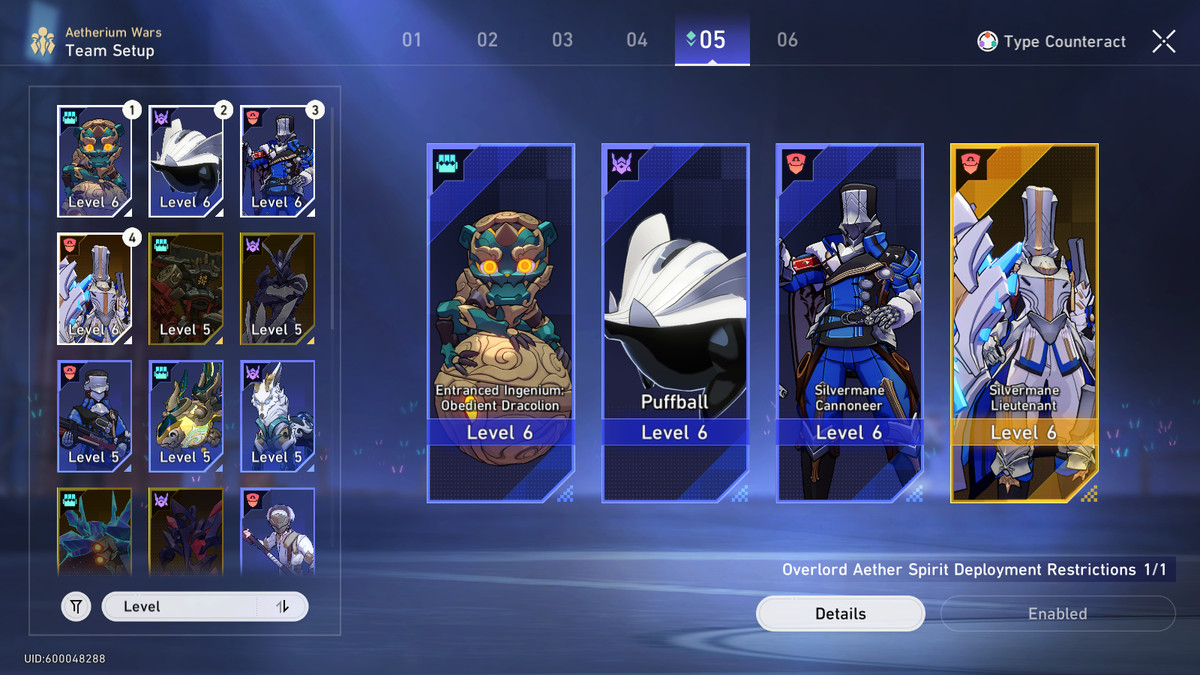Choose roster card numbered 3, Cannoneer

278,162
